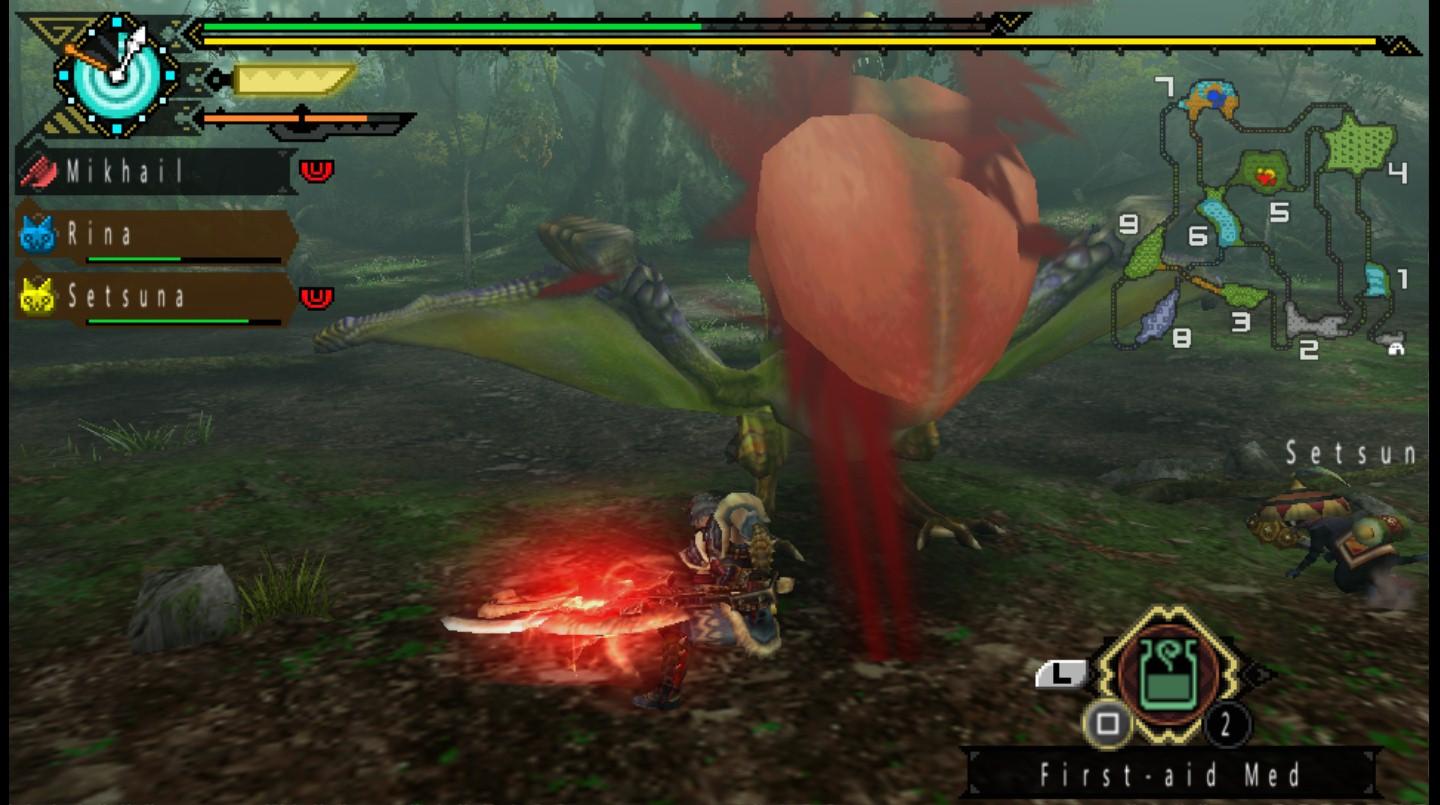
Task: Select Setsuna's companion panel
Action: (155, 297)
